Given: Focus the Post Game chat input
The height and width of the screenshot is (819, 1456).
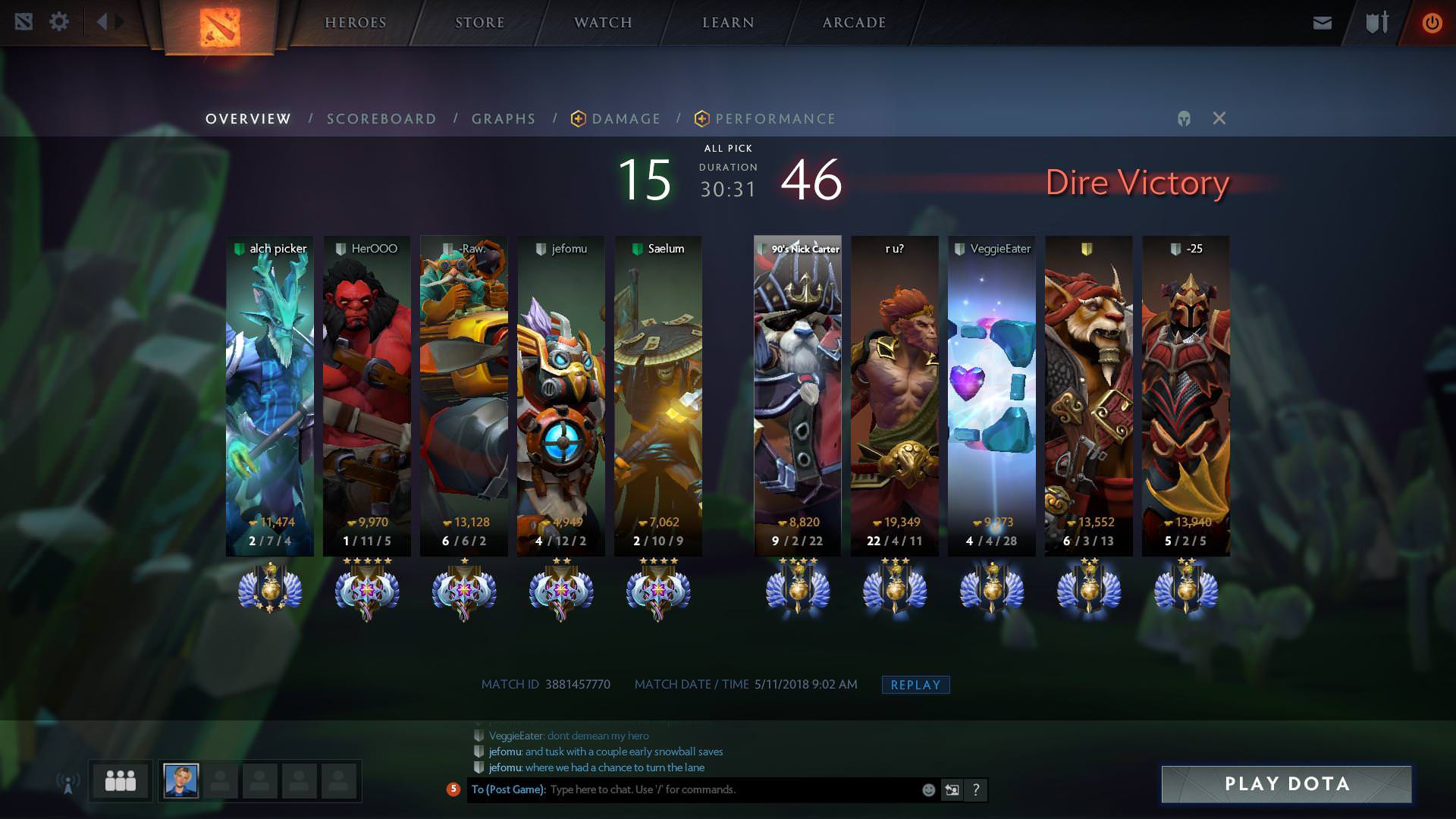Looking at the screenshot, I should 728,790.
